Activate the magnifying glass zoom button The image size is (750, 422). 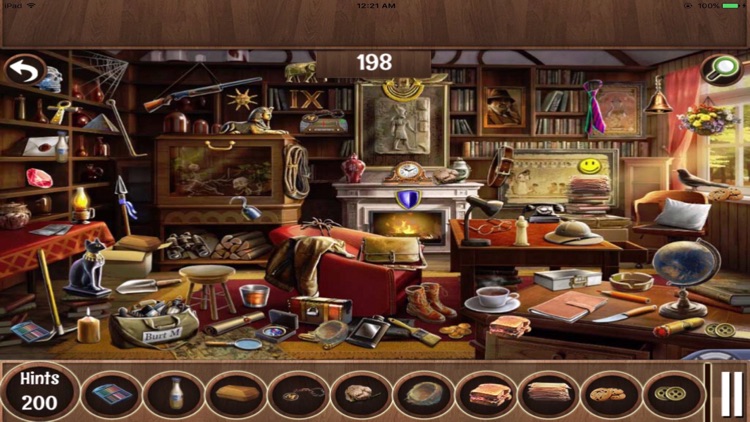click(720, 69)
